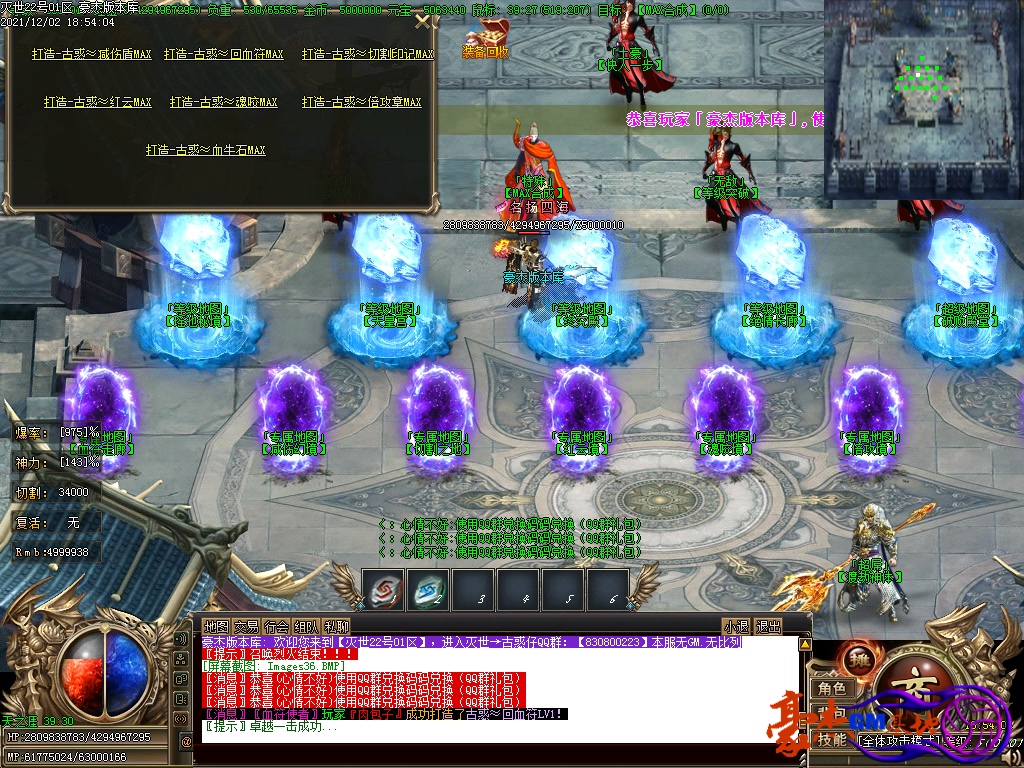Click the 退出 exit button

tap(768, 626)
